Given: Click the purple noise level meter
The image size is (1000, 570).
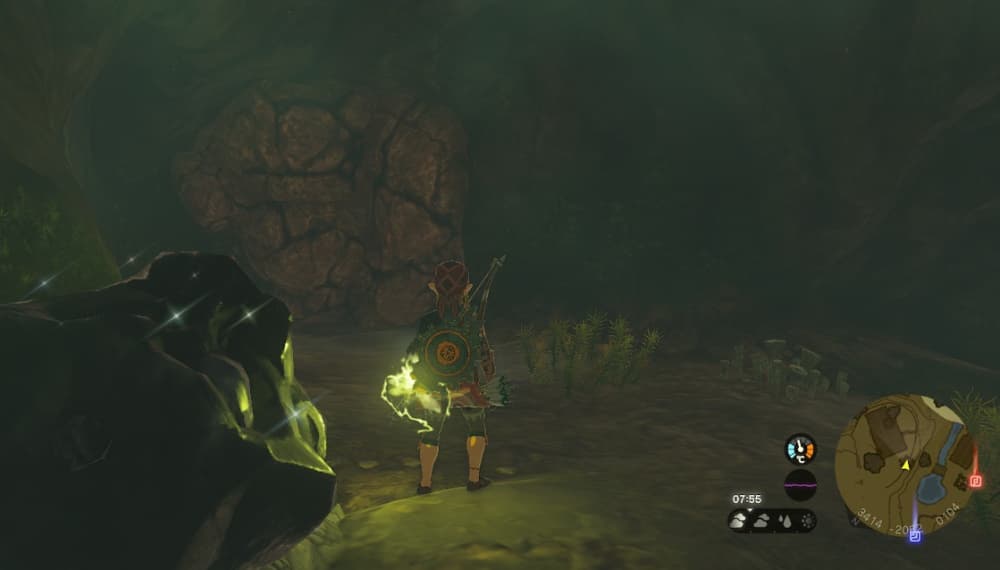Looking at the screenshot, I should coord(800,485).
